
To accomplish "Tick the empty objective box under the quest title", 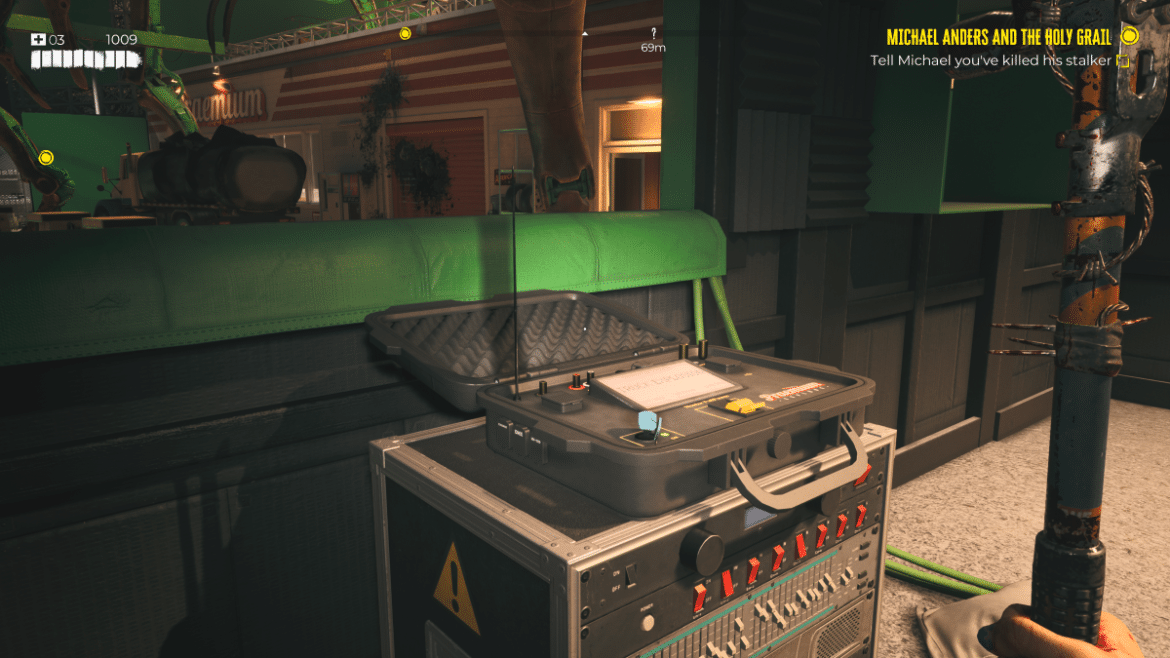I will (1124, 61).
